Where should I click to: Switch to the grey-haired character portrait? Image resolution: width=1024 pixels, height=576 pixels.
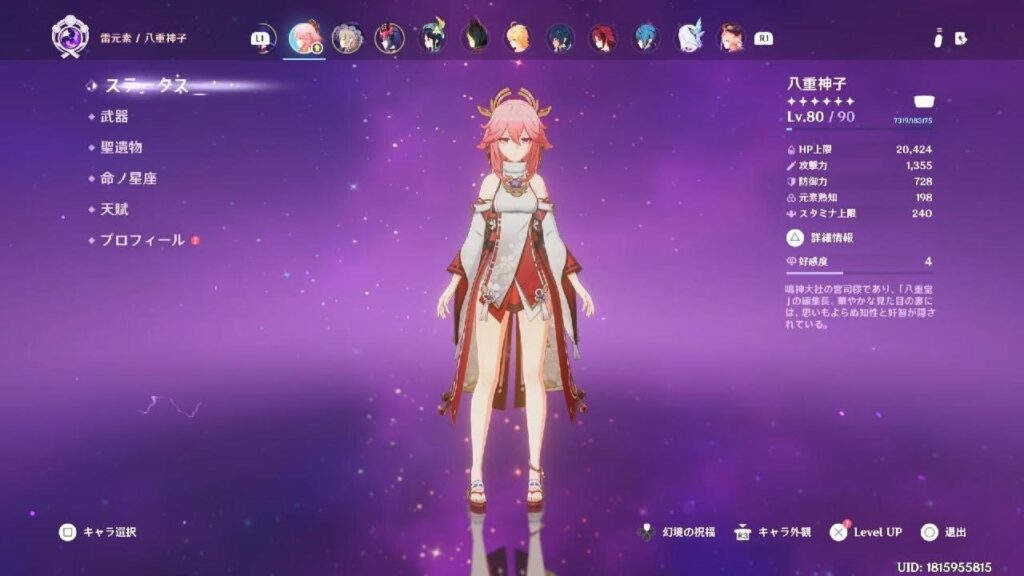(x=346, y=38)
